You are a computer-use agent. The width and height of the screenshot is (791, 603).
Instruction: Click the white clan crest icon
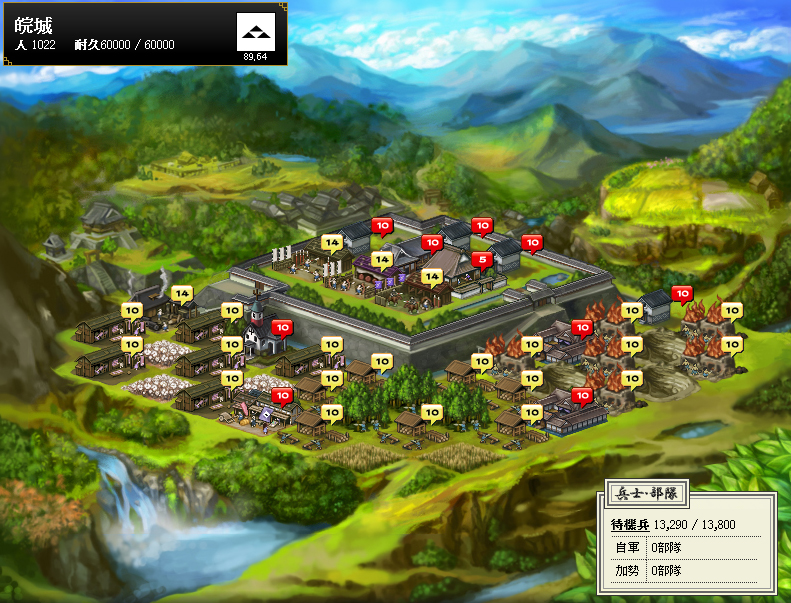[255, 33]
